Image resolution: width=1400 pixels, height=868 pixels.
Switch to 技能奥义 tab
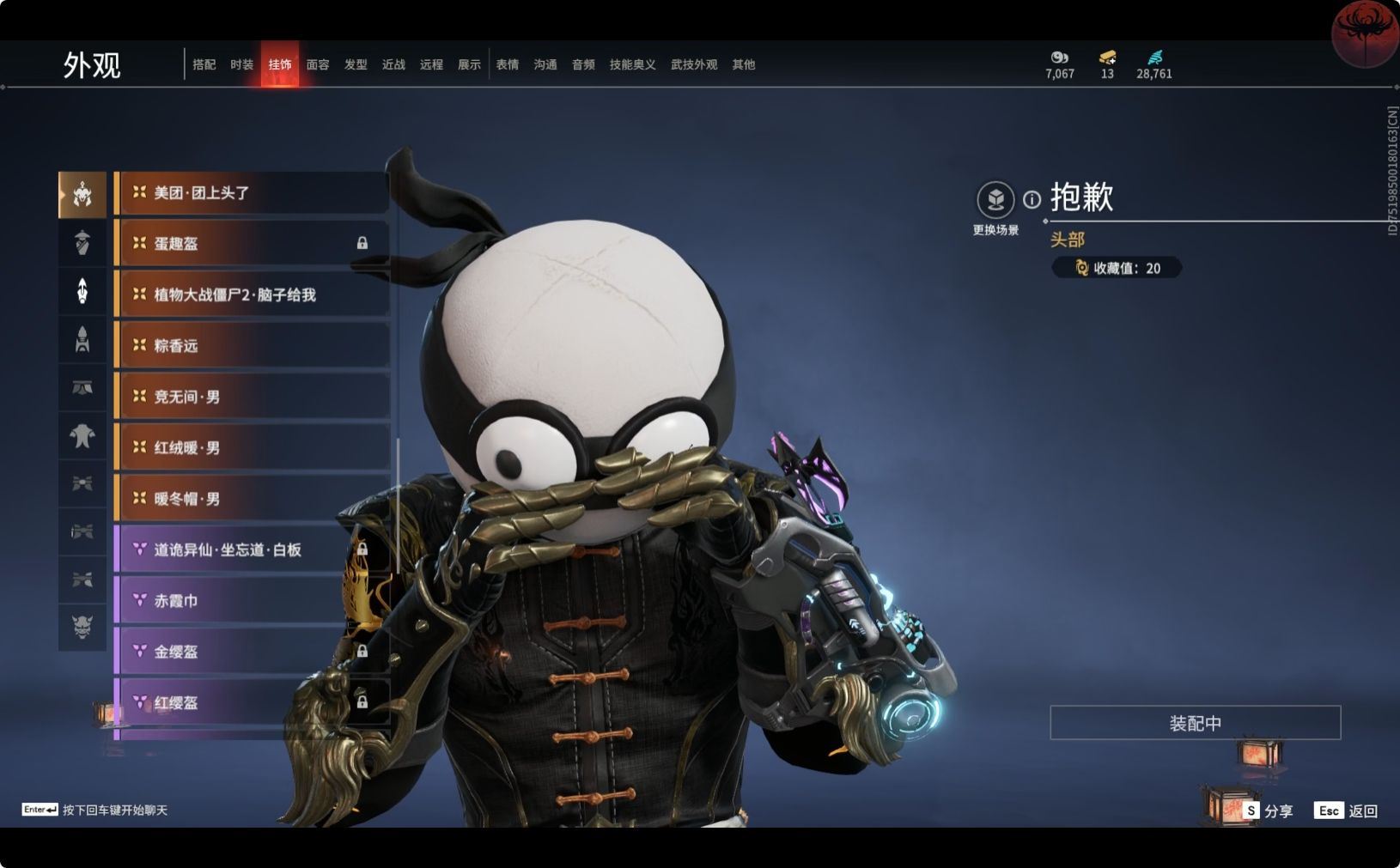632,64
